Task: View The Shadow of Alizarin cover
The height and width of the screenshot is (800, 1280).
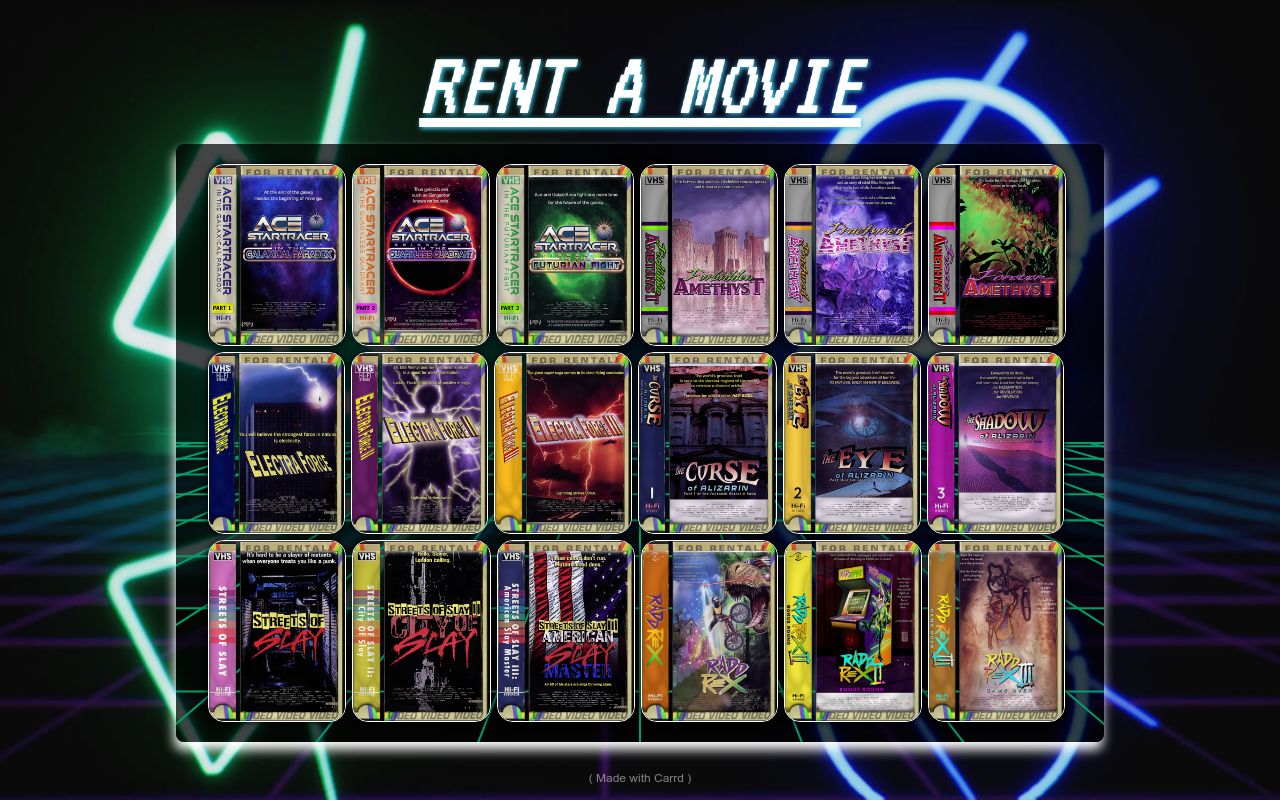Action: (996, 442)
